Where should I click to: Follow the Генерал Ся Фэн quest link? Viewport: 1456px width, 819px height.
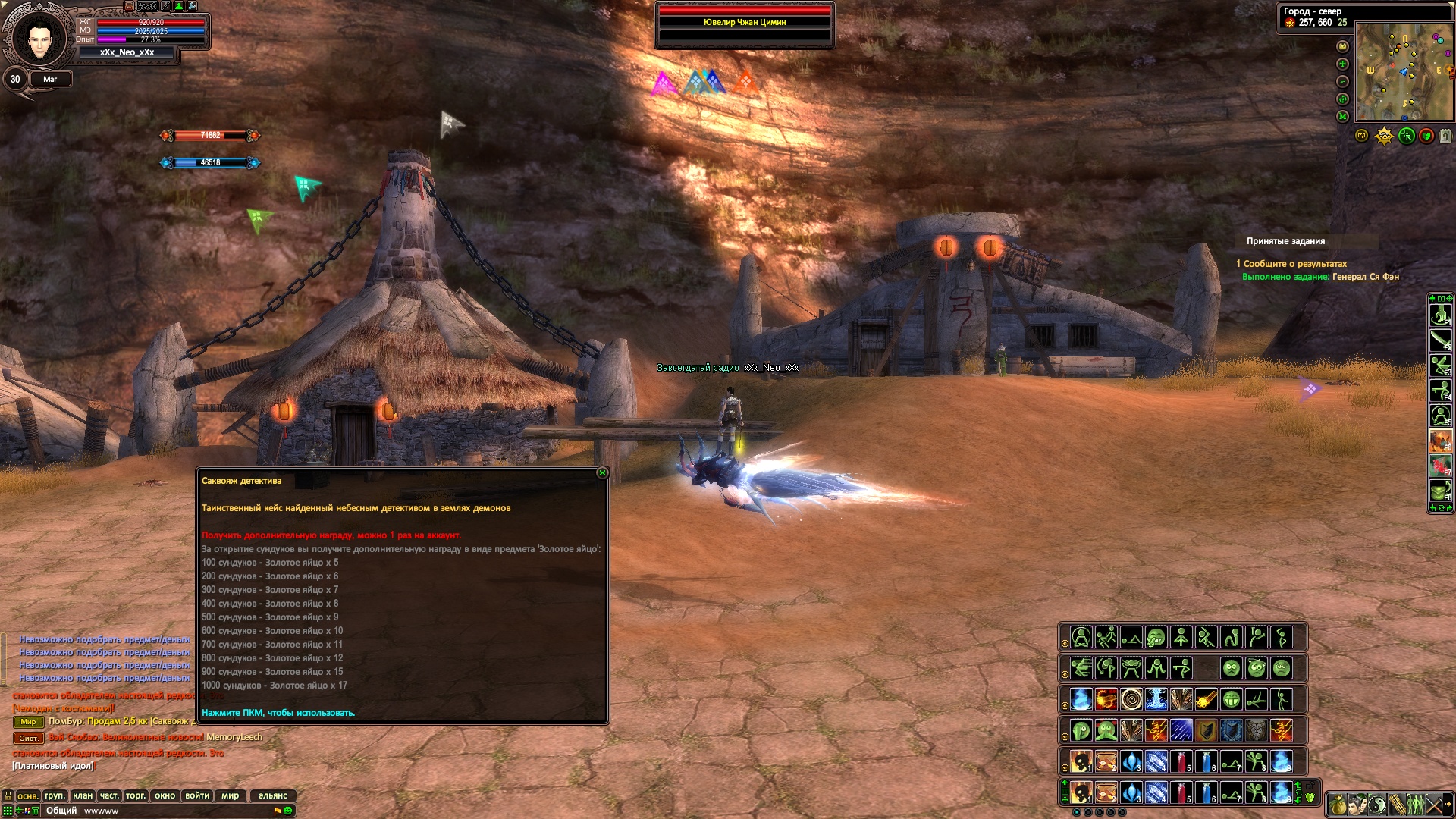pos(1365,277)
